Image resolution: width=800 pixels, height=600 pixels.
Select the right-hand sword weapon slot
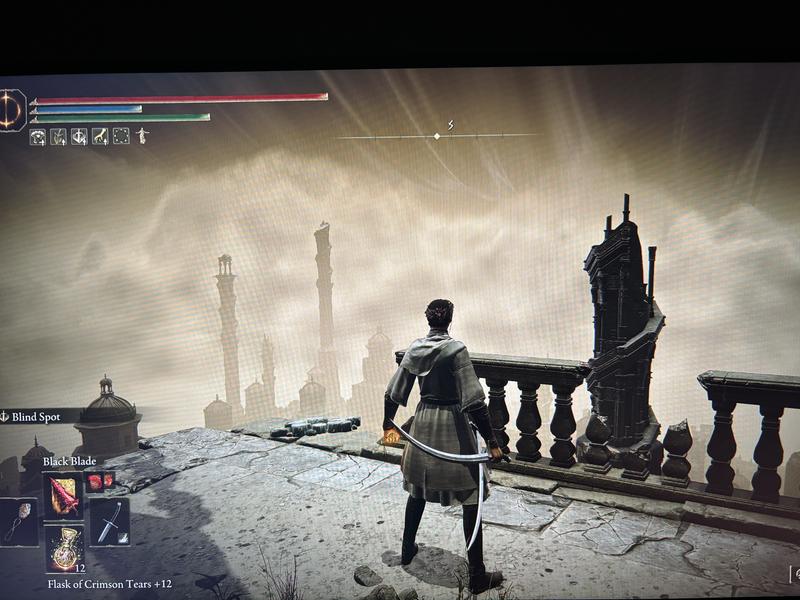click(x=109, y=522)
